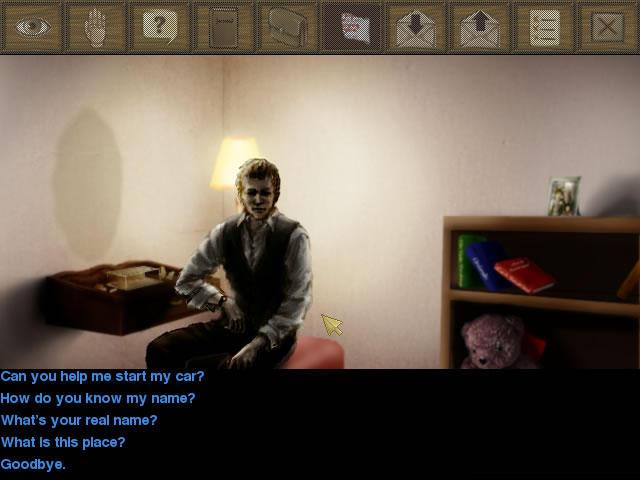Choose the hand interact icon

[x=96, y=27]
